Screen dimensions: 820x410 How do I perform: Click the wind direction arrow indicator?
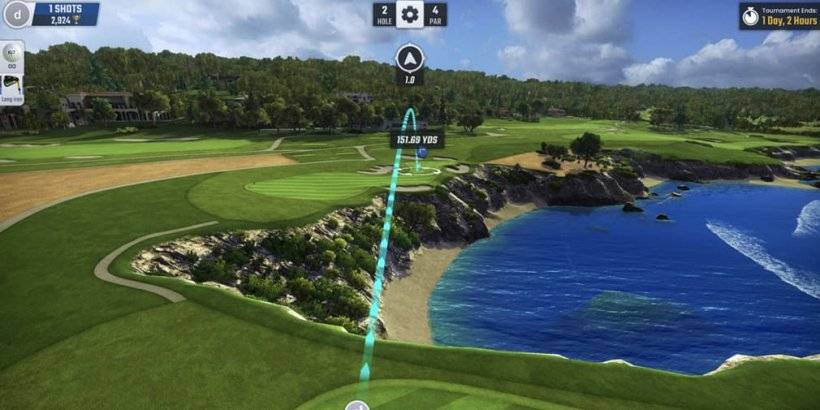pos(410,58)
